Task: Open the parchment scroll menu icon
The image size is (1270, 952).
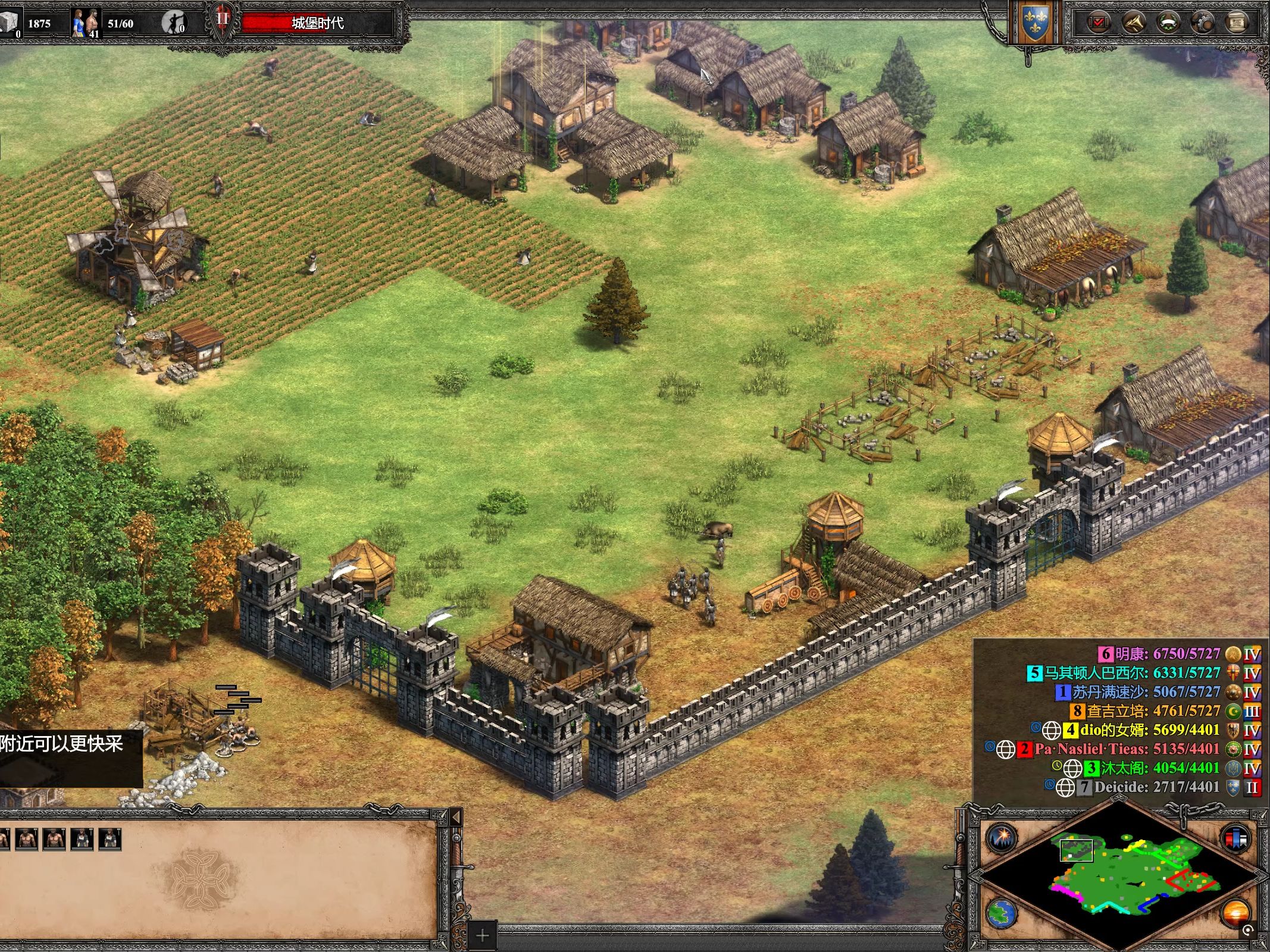Action: pyautogui.click(x=1237, y=23)
